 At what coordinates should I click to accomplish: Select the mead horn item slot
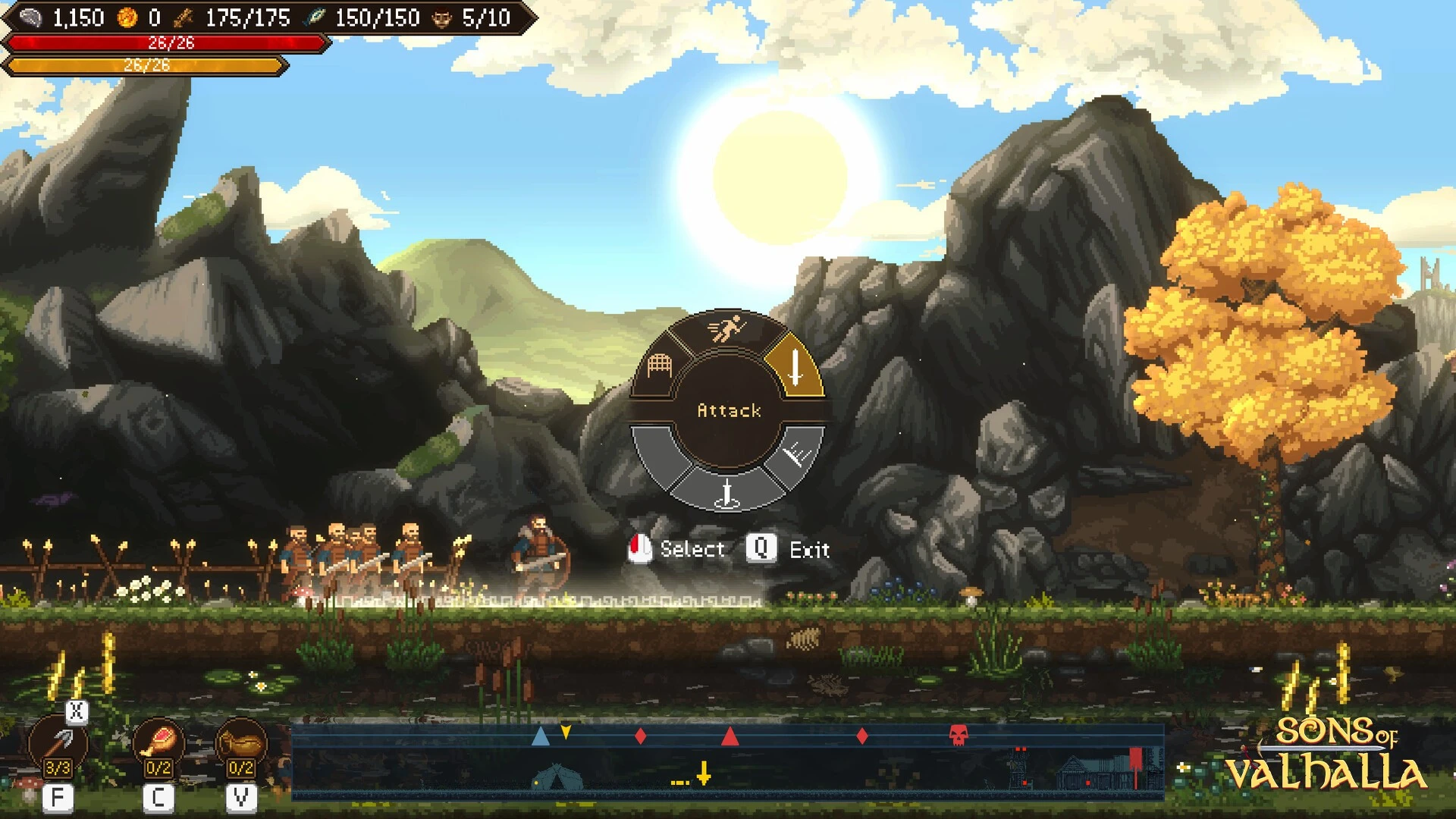click(x=241, y=743)
